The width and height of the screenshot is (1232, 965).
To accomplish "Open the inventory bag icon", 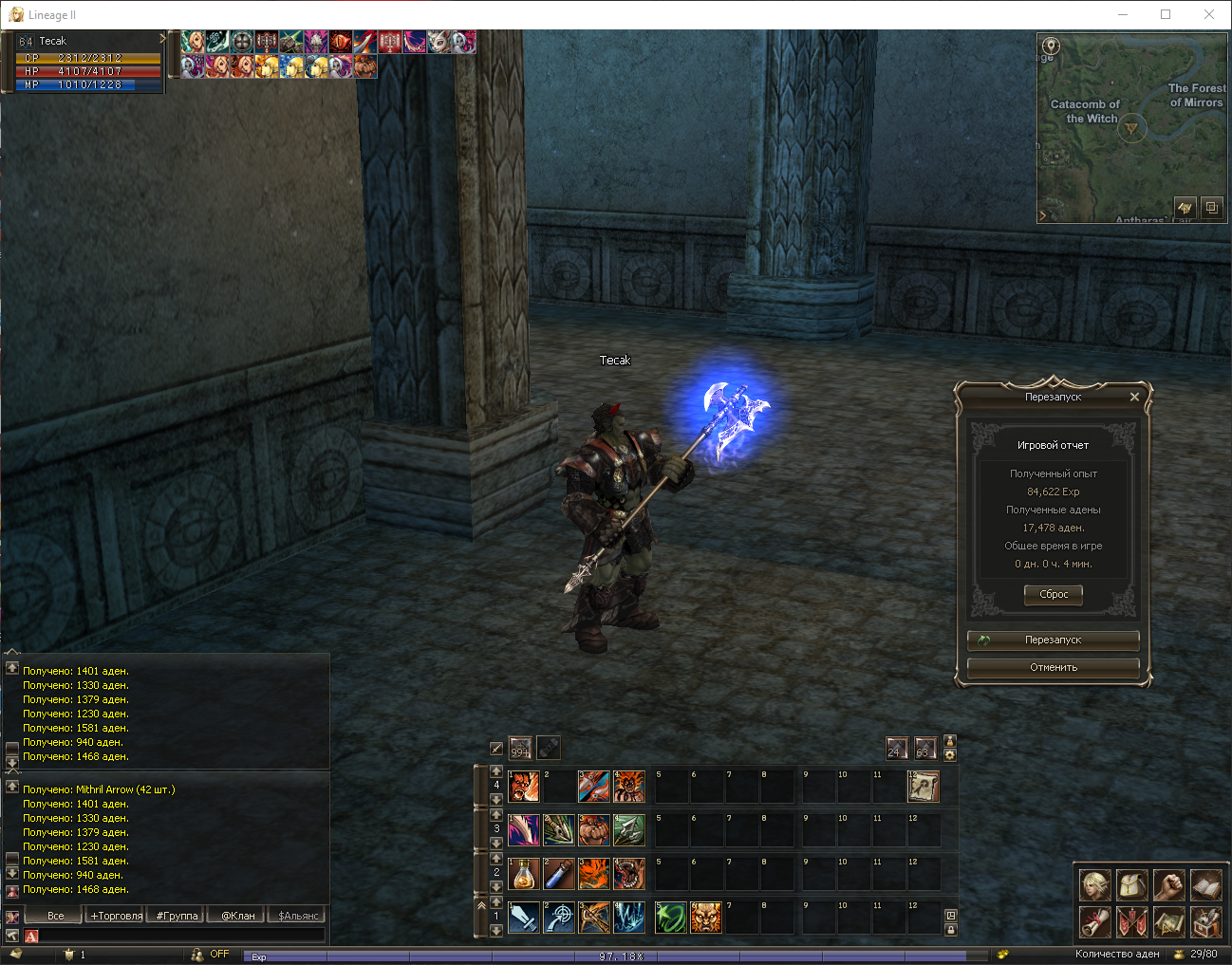I will click(x=1131, y=885).
